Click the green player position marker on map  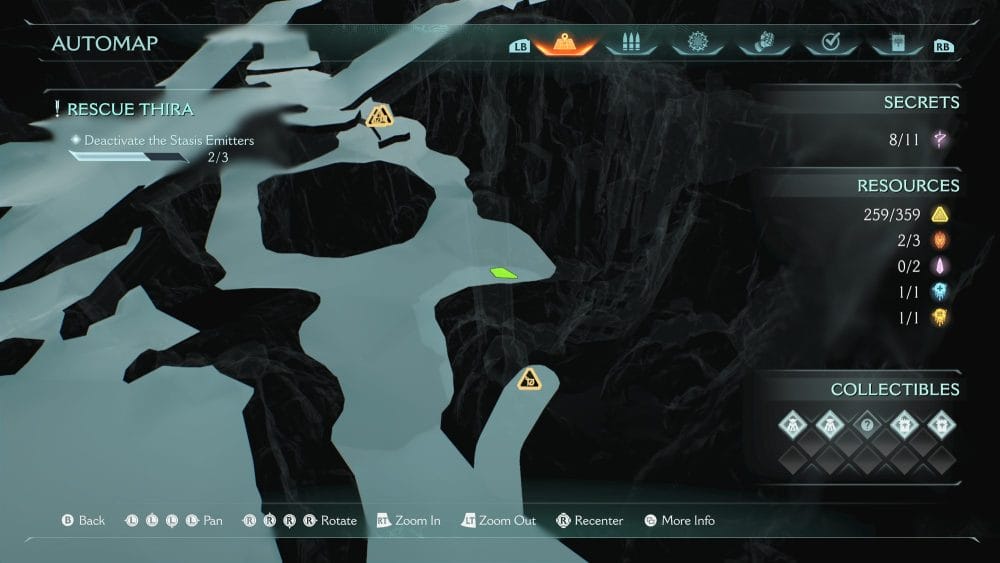pos(503,272)
